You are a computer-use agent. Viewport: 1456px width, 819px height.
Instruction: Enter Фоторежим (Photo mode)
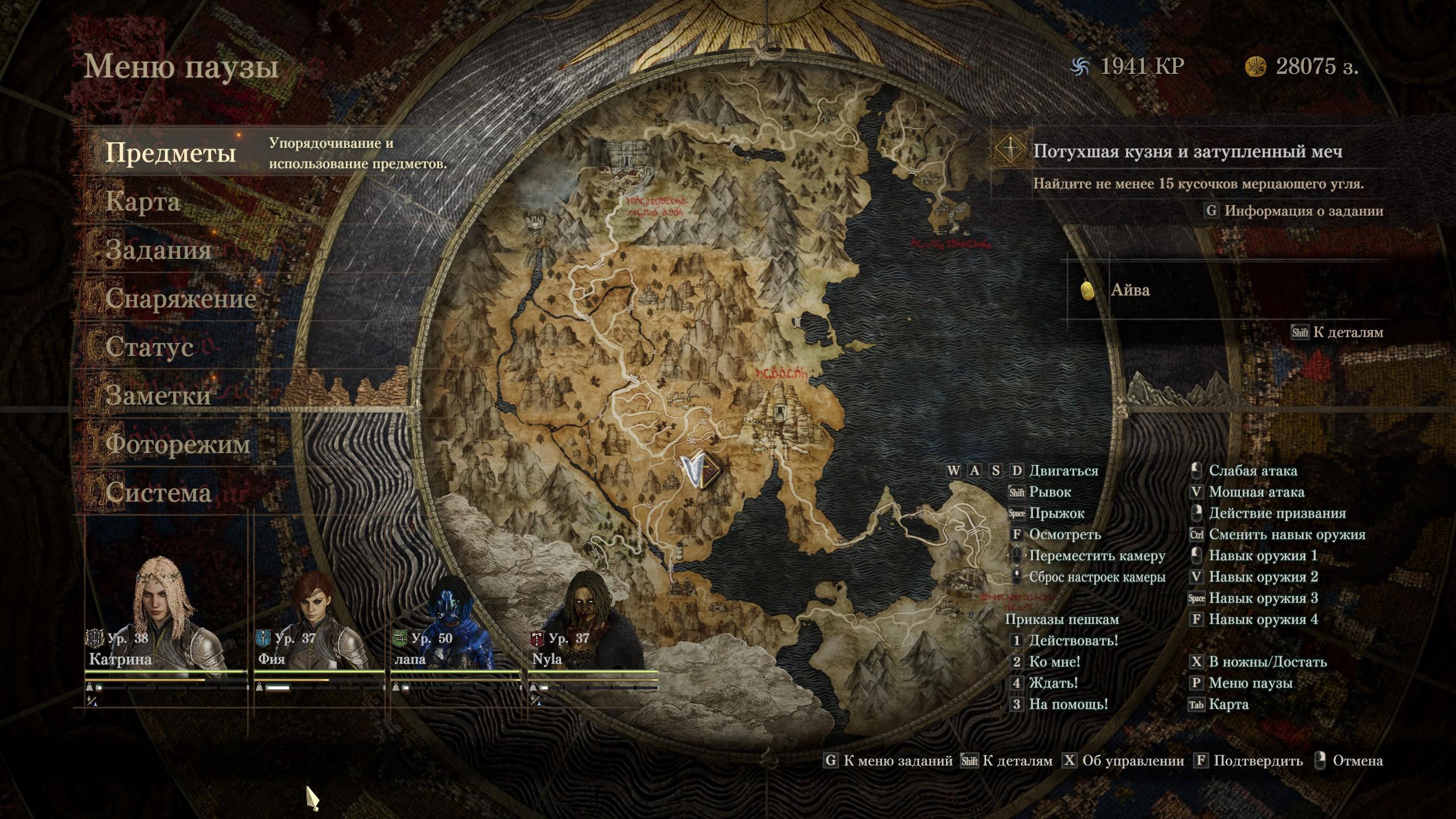click(177, 444)
